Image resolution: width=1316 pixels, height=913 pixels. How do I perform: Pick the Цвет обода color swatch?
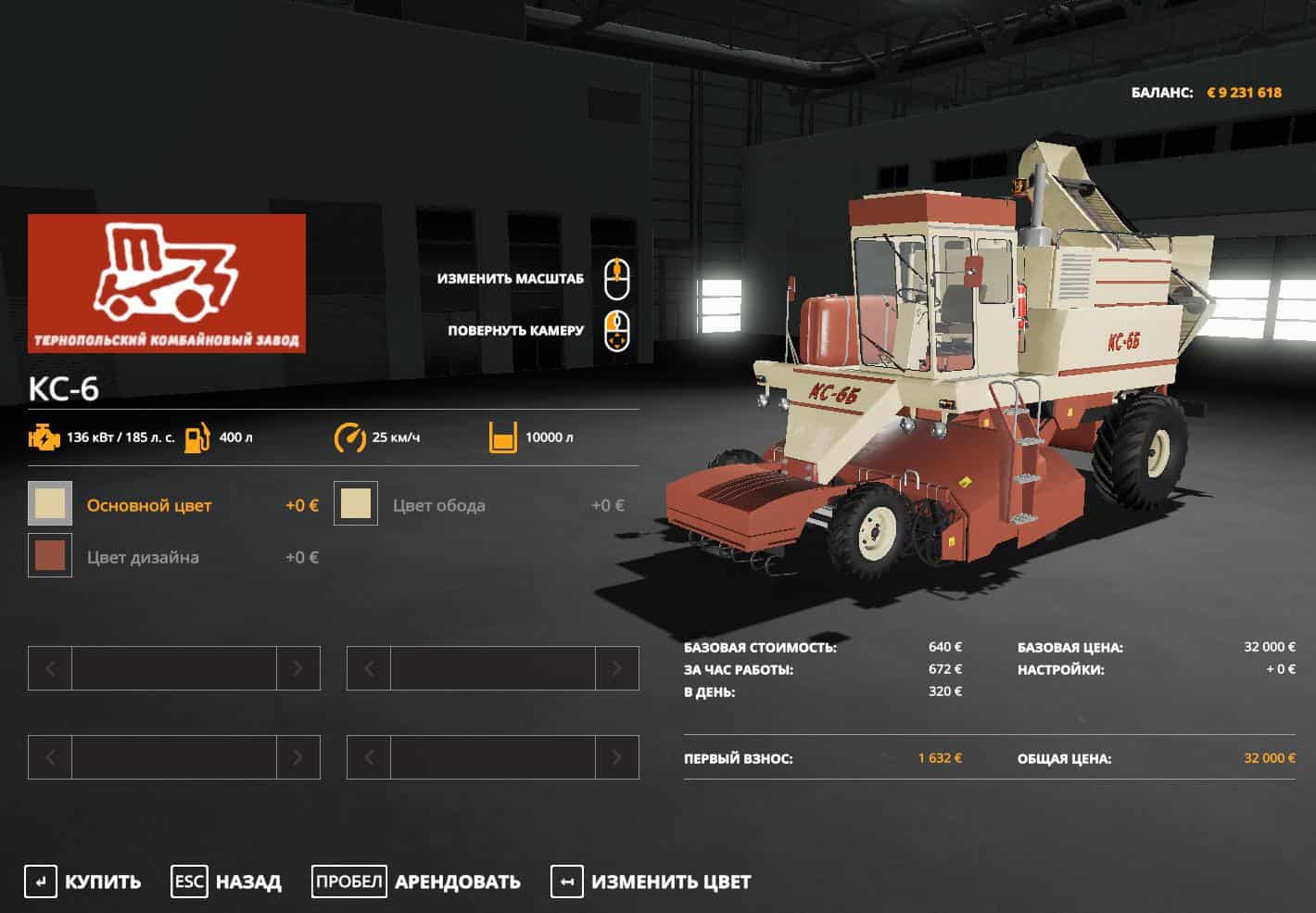pos(356,504)
